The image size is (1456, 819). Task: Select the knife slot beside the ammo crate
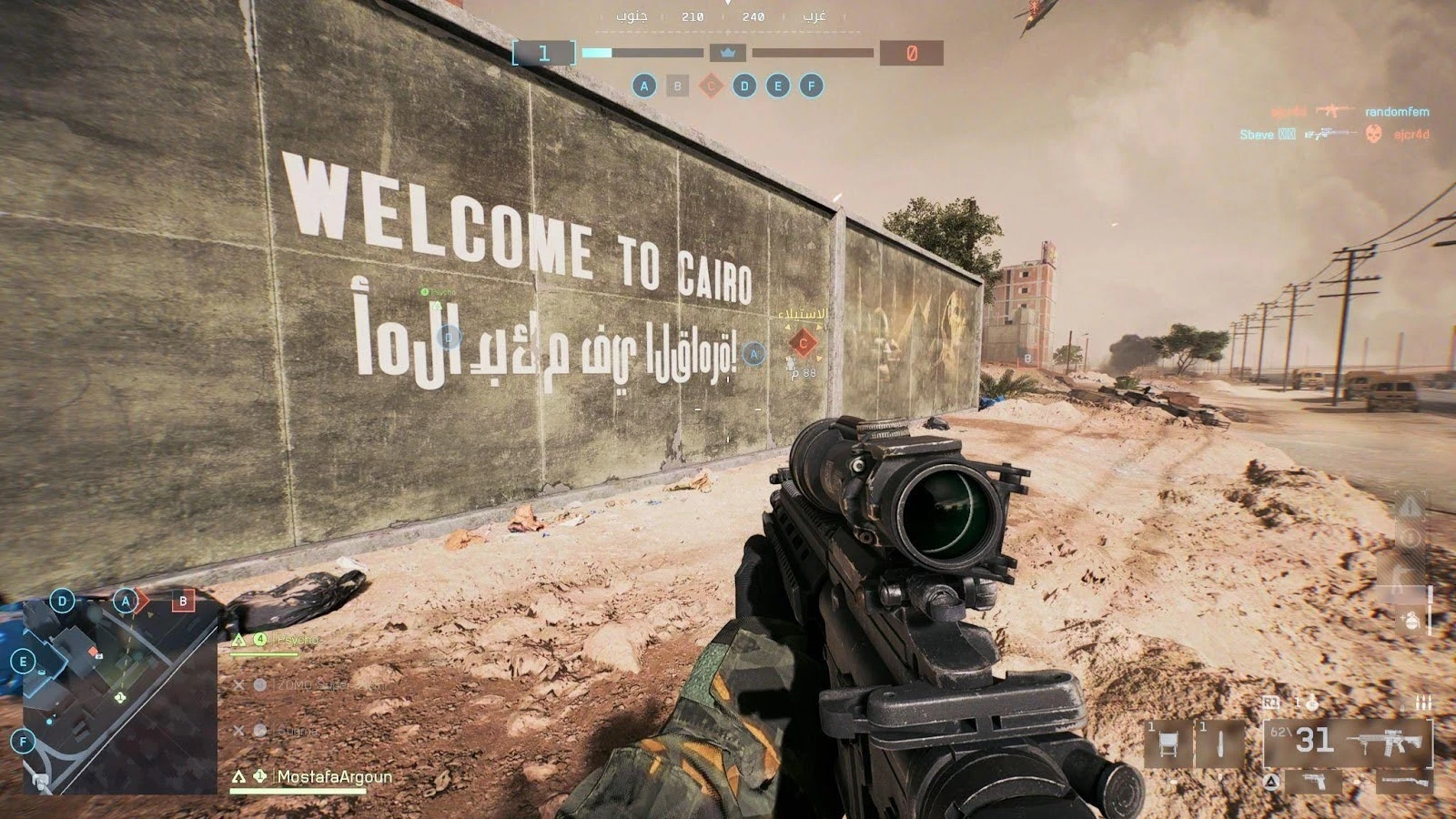coord(1220,744)
